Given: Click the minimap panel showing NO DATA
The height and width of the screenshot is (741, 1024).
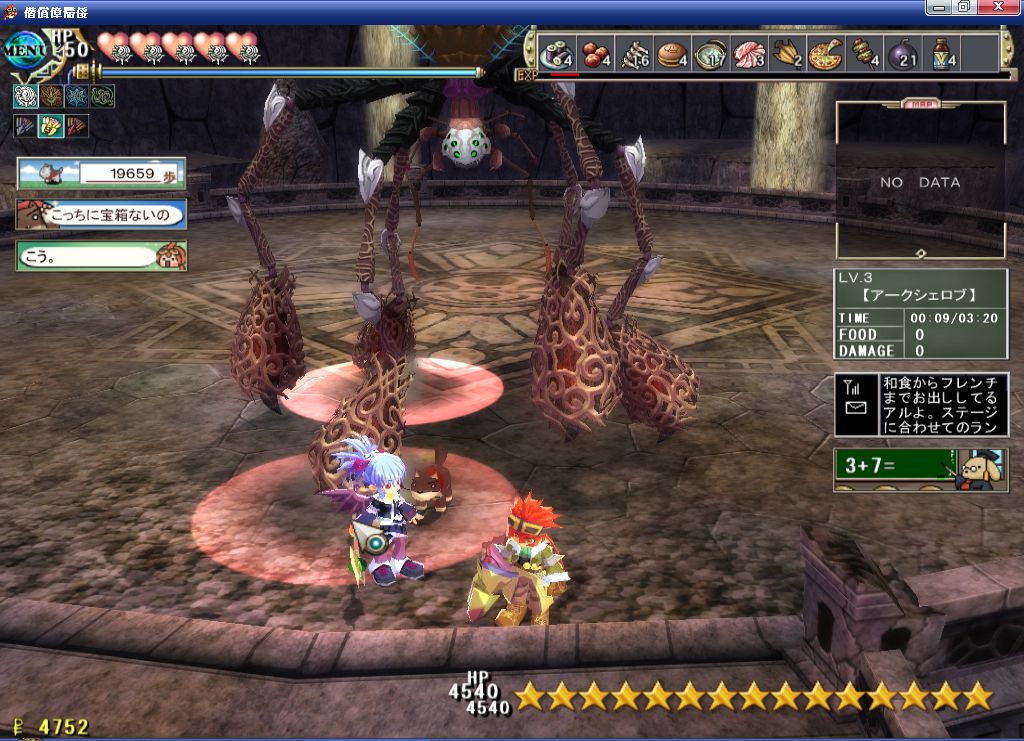Looking at the screenshot, I should click(920, 182).
